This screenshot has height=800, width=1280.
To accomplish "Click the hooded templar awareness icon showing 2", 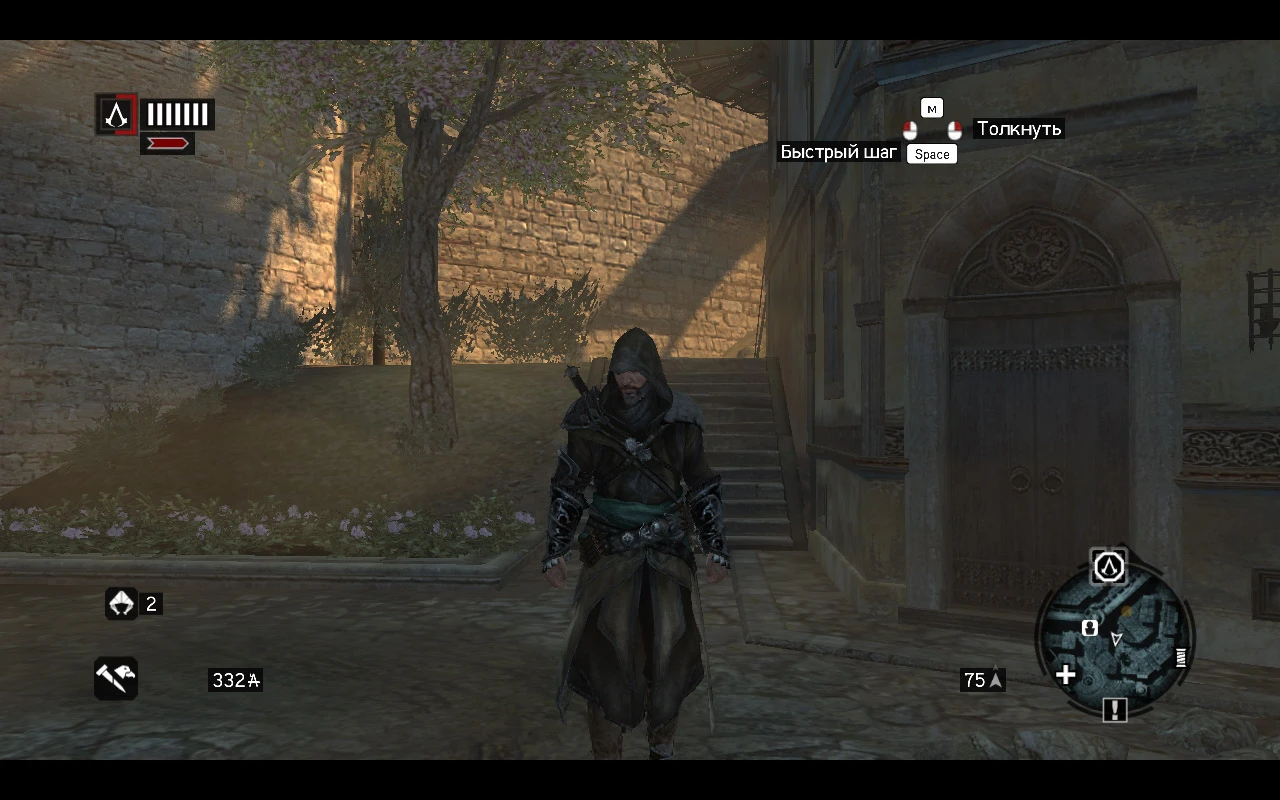I will (121, 603).
